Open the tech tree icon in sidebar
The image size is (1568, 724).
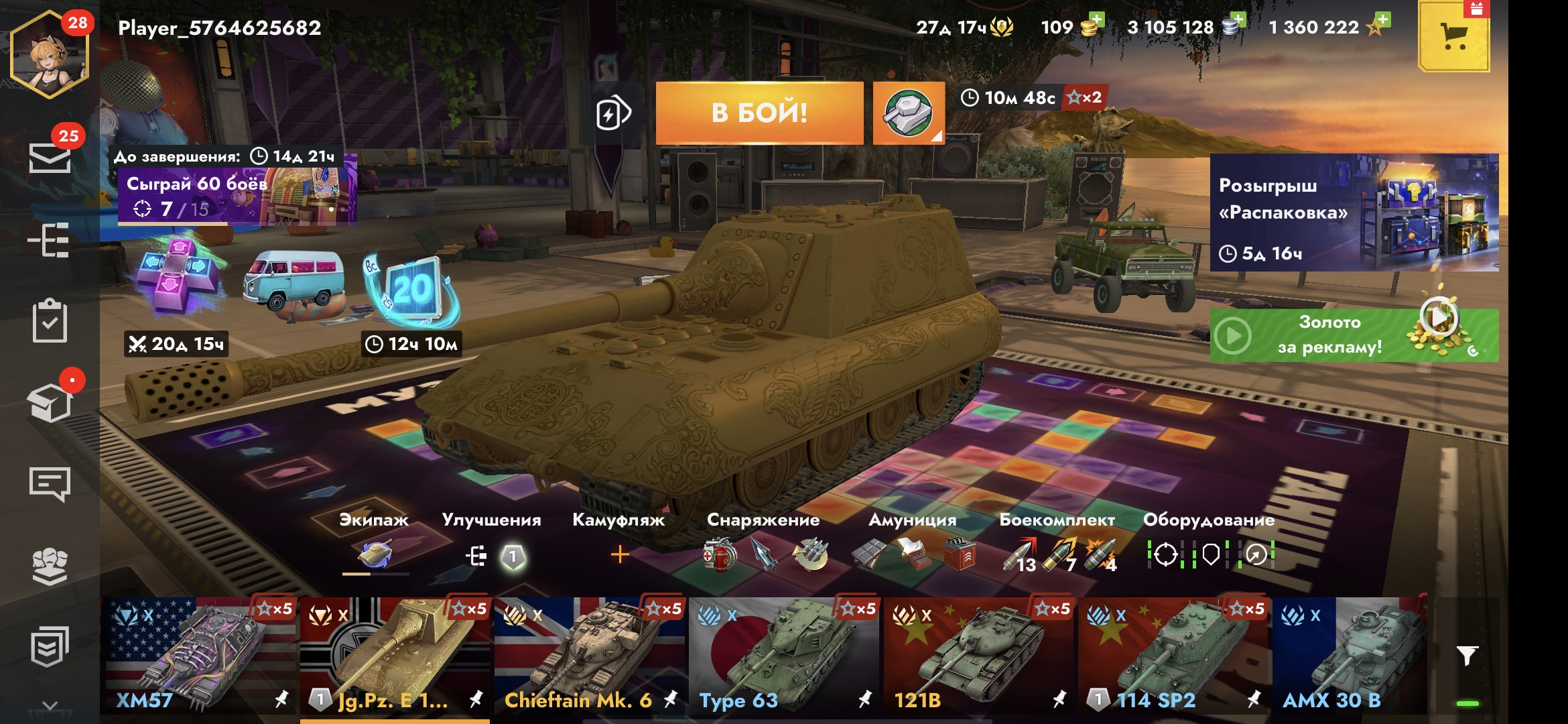point(49,239)
